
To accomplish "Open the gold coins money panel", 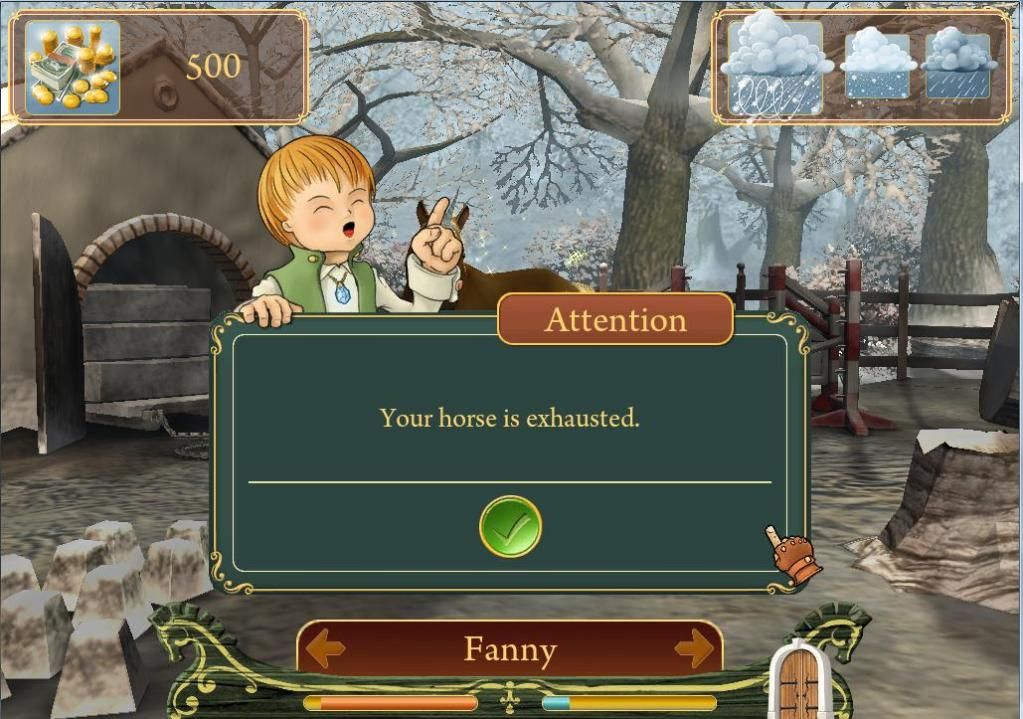I will point(72,66).
